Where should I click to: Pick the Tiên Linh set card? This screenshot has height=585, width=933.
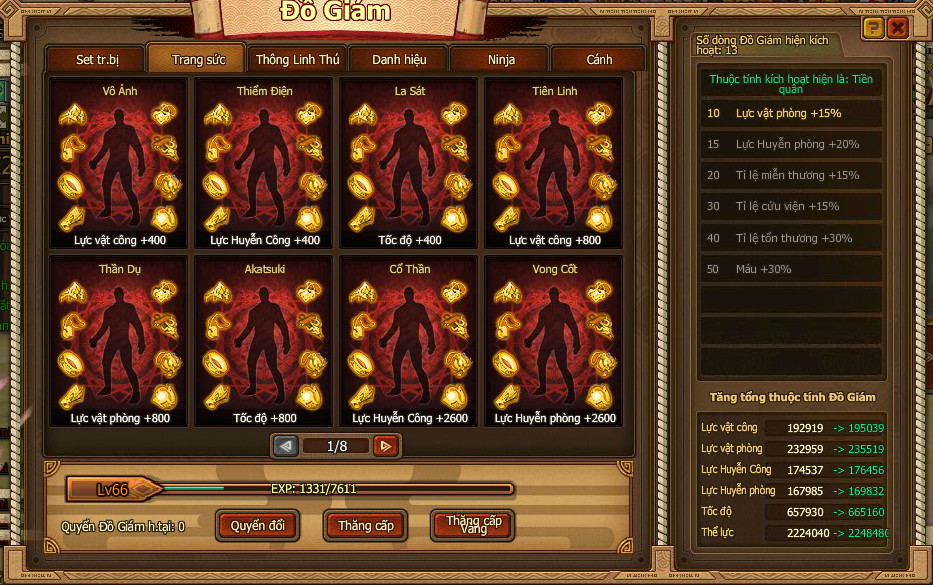tap(554, 163)
